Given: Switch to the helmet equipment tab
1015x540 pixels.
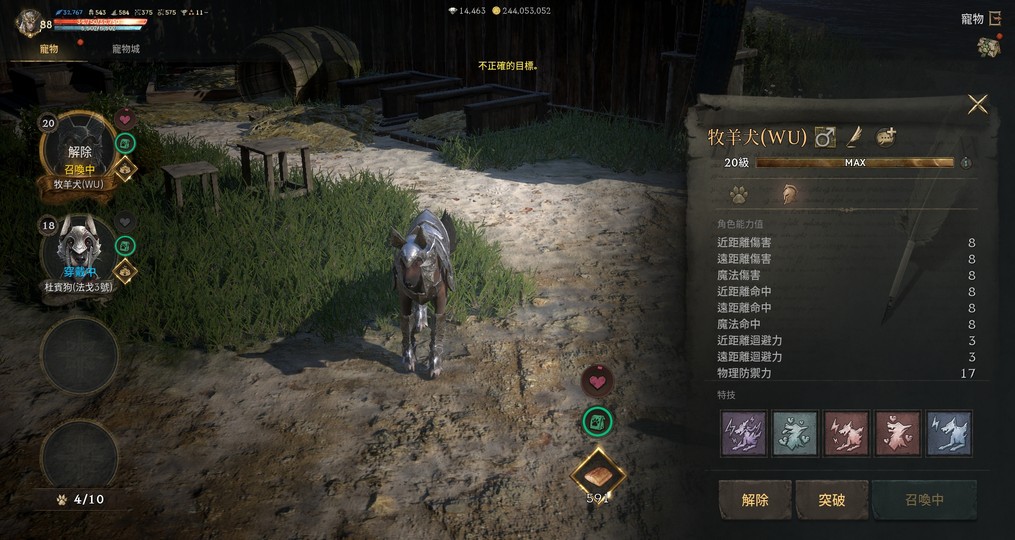Looking at the screenshot, I should [x=789, y=194].
